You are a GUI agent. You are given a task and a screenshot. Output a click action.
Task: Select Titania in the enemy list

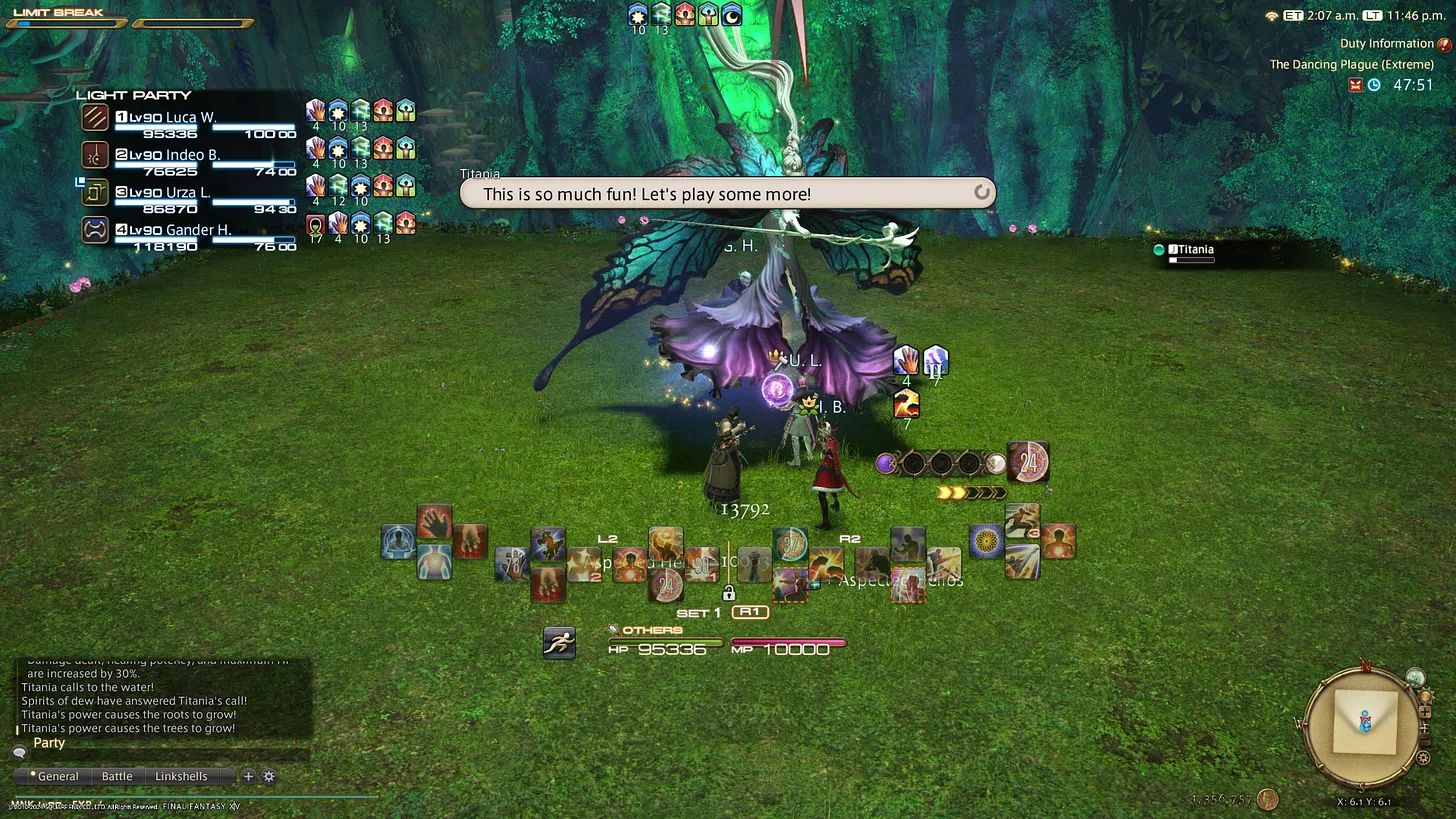click(1195, 250)
